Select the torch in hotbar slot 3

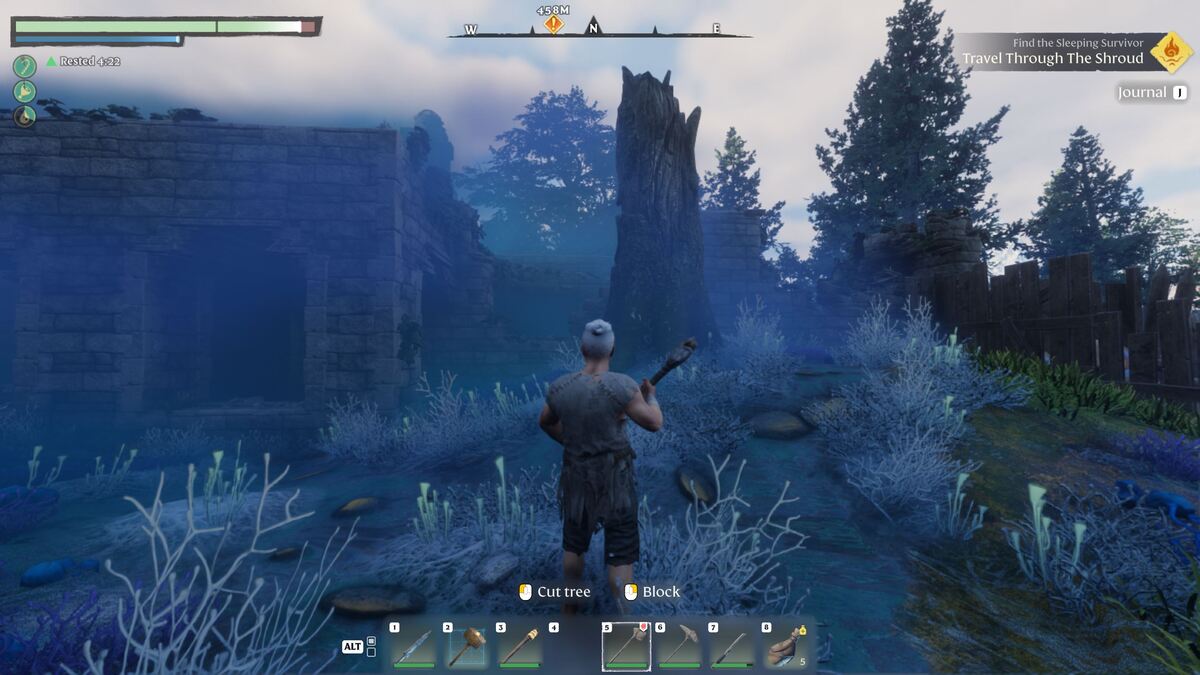(x=520, y=646)
